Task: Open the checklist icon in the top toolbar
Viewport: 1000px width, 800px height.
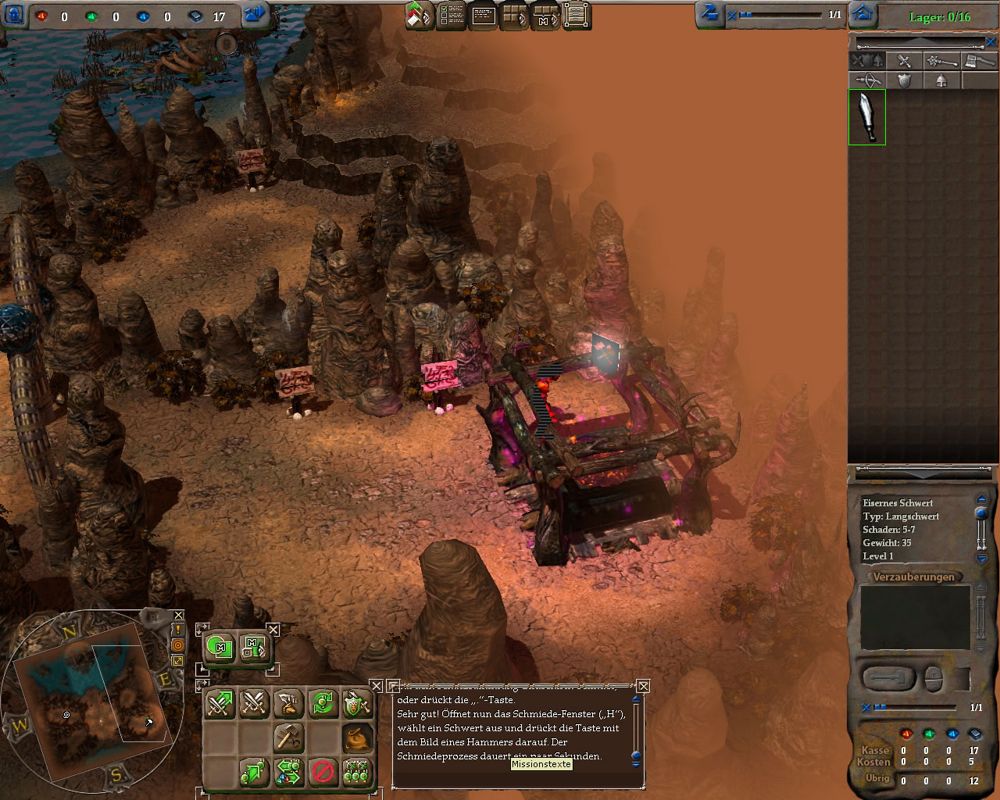Action: (450, 14)
